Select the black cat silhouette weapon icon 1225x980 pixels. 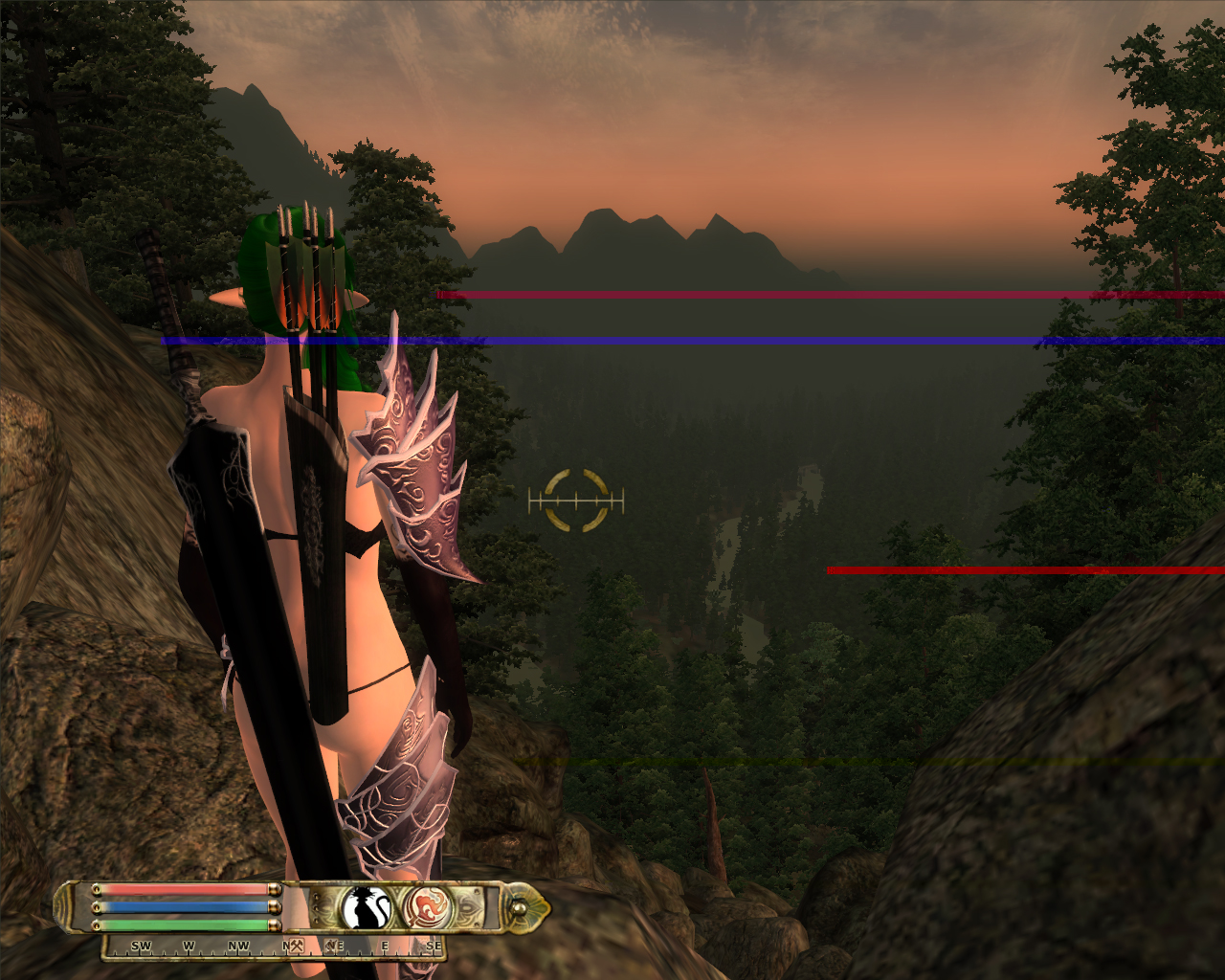point(367,907)
